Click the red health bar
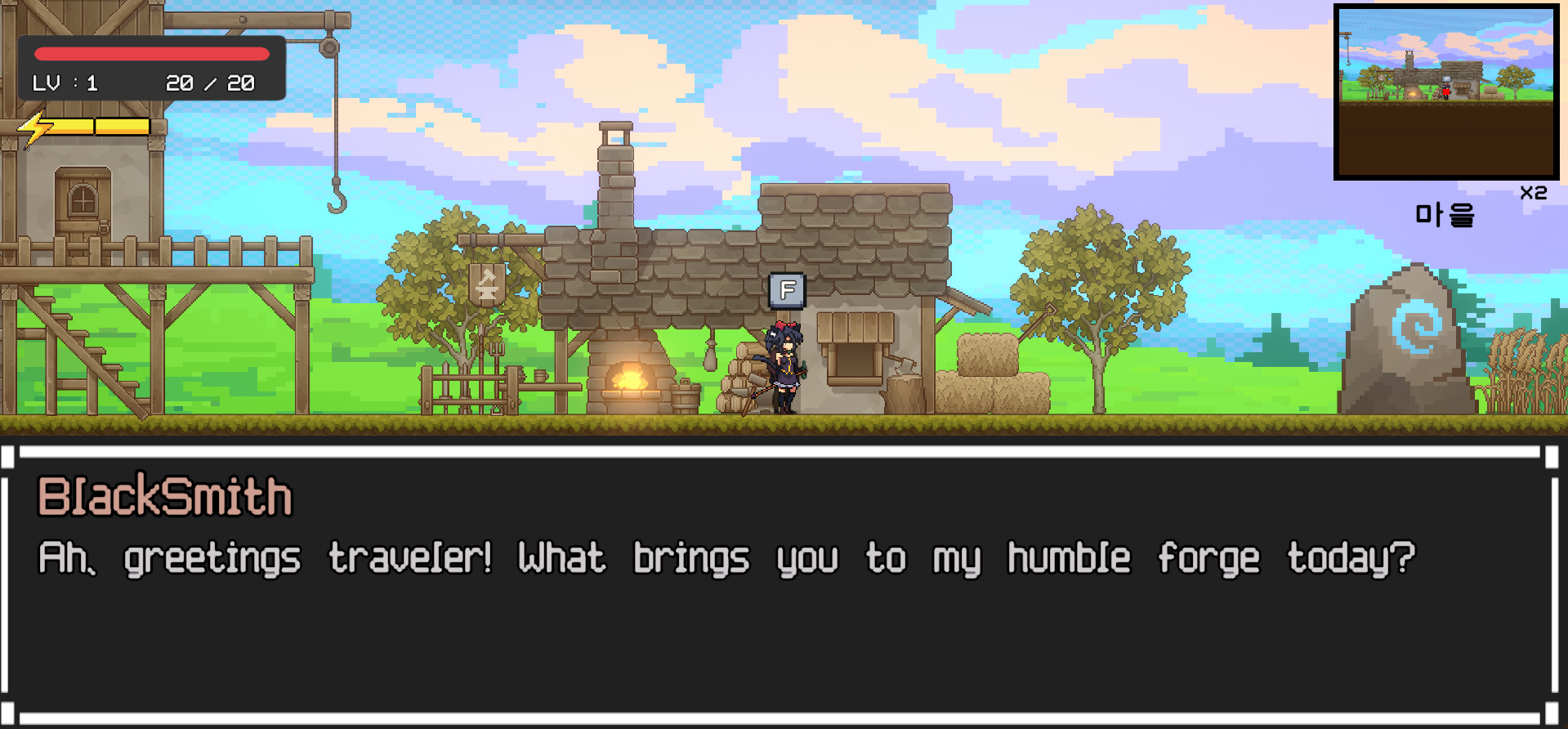This screenshot has width=1568, height=729. 151,53
